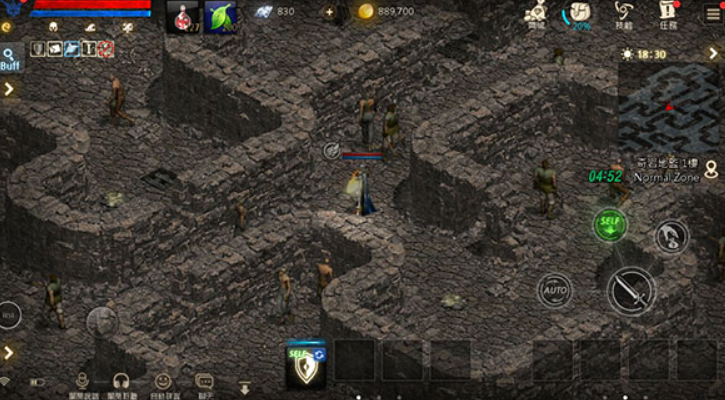Tap the plus button beside the gold
The image size is (725, 400).
(330, 12)
